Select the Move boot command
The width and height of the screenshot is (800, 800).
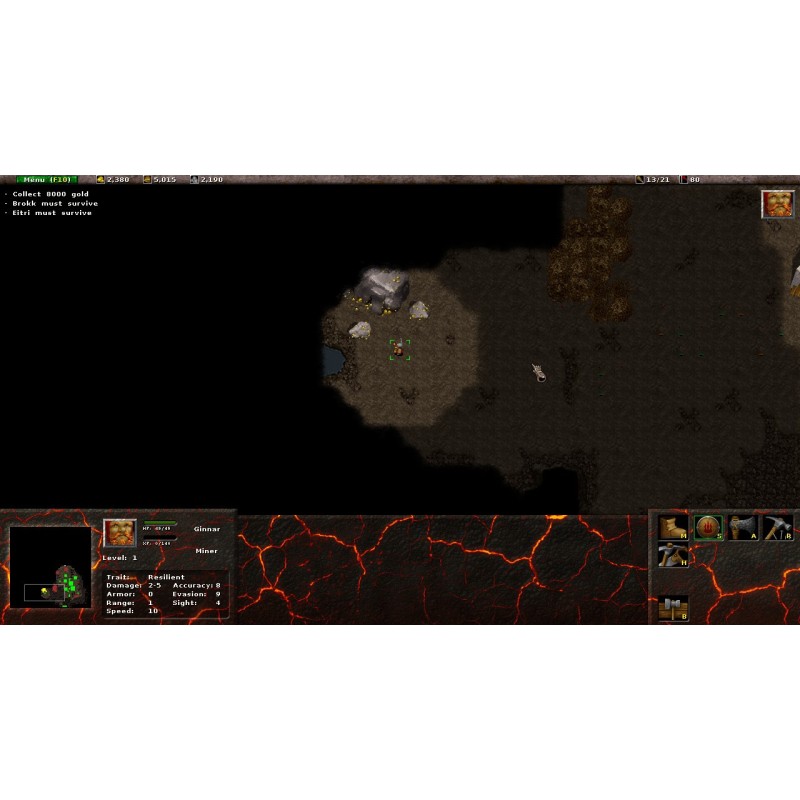click(x=672, y=527)
